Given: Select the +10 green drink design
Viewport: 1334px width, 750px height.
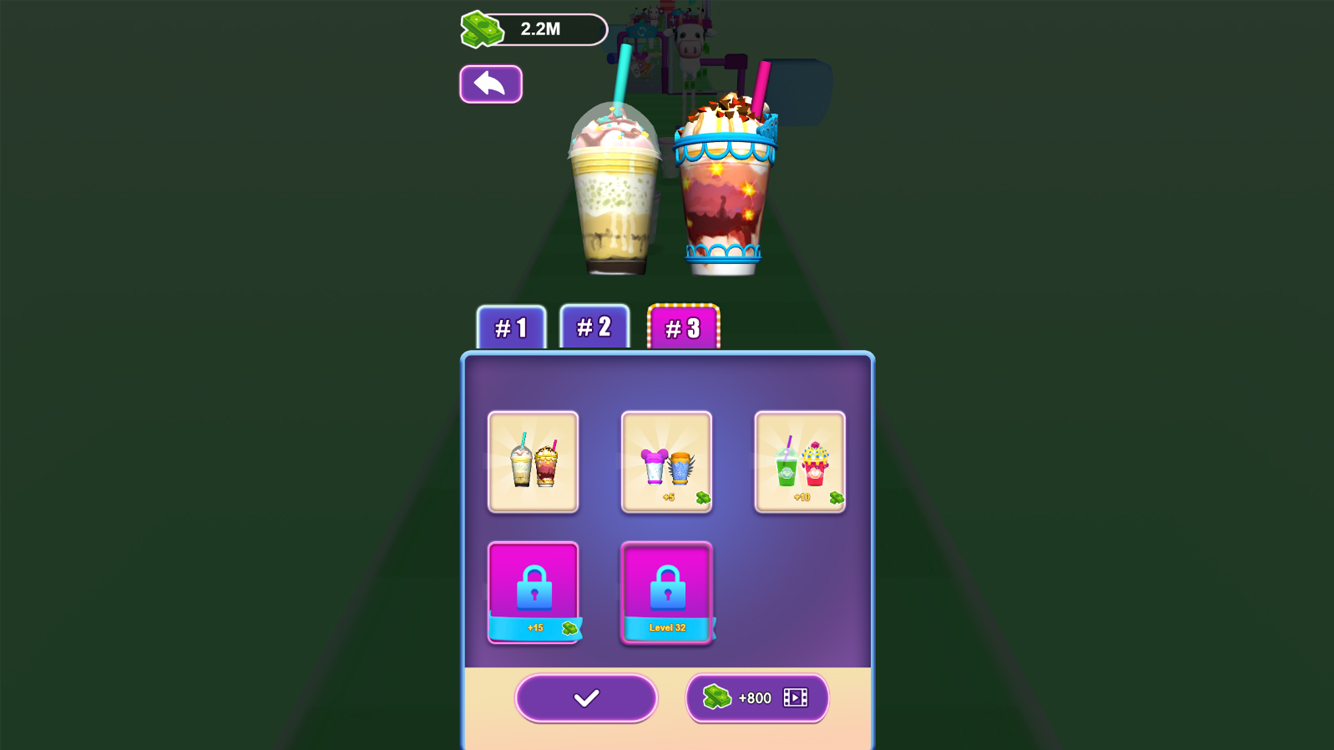Looking at the screenshot, I should tap(800, 462).
